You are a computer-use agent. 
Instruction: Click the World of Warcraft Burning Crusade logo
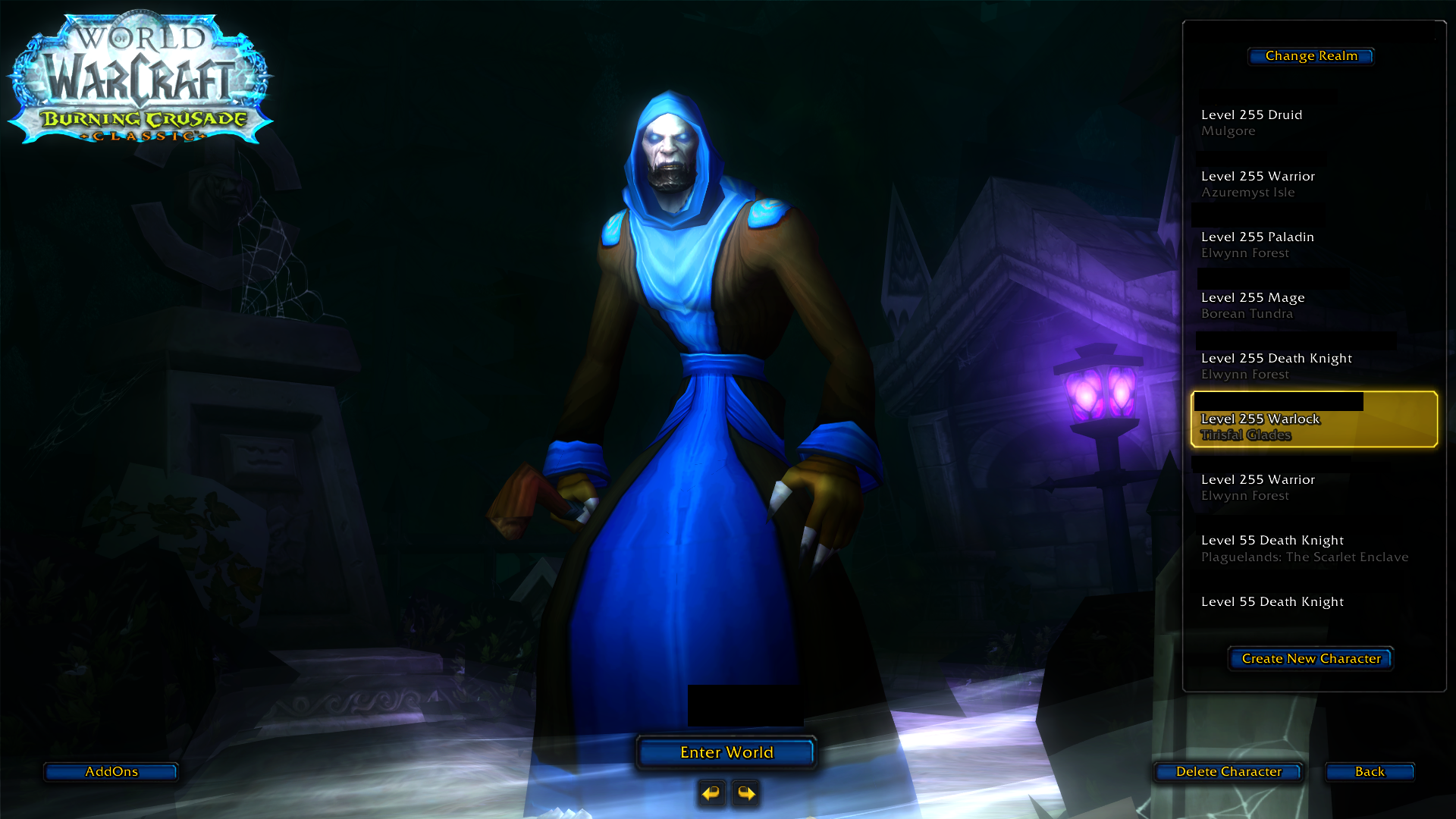click(140, 76)
